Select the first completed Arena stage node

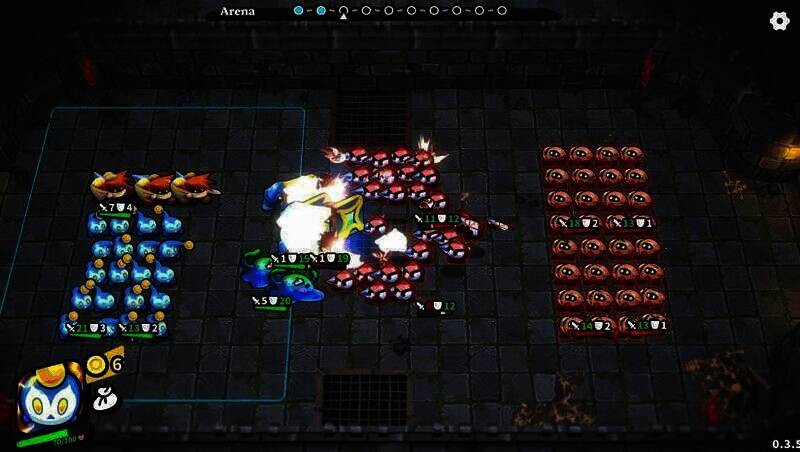[298, 11]
